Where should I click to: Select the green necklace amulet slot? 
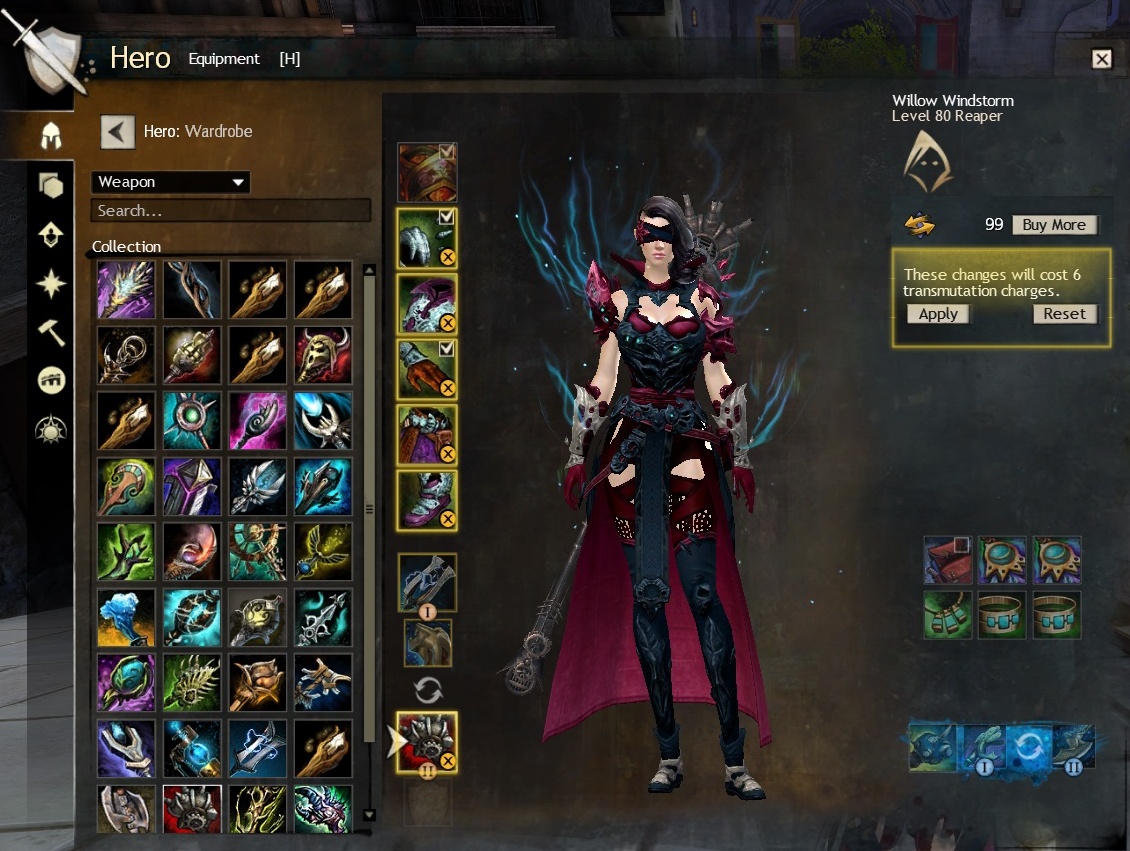tap(947, 615)
